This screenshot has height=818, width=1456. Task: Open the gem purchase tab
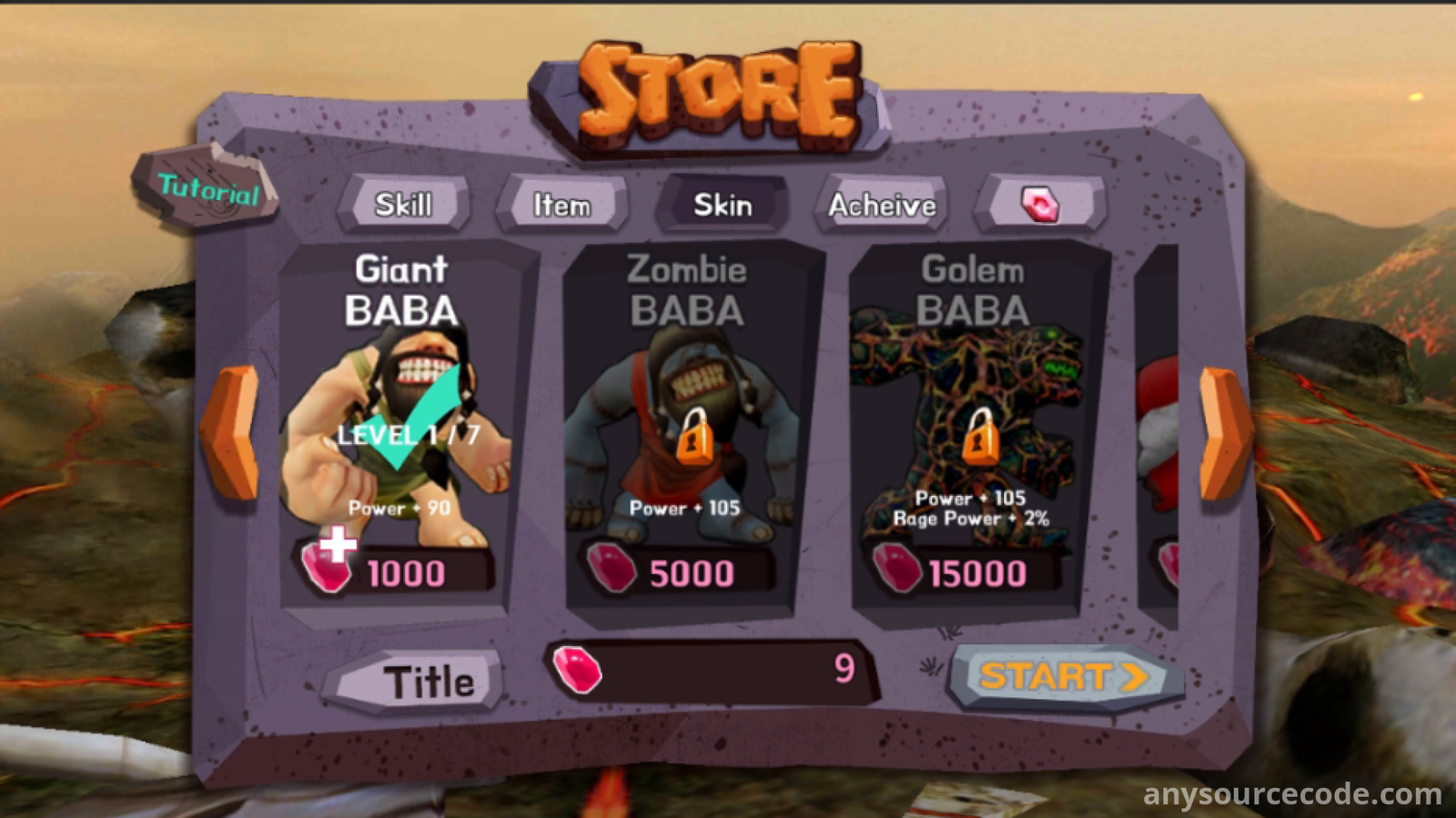tap(1040, 204)
